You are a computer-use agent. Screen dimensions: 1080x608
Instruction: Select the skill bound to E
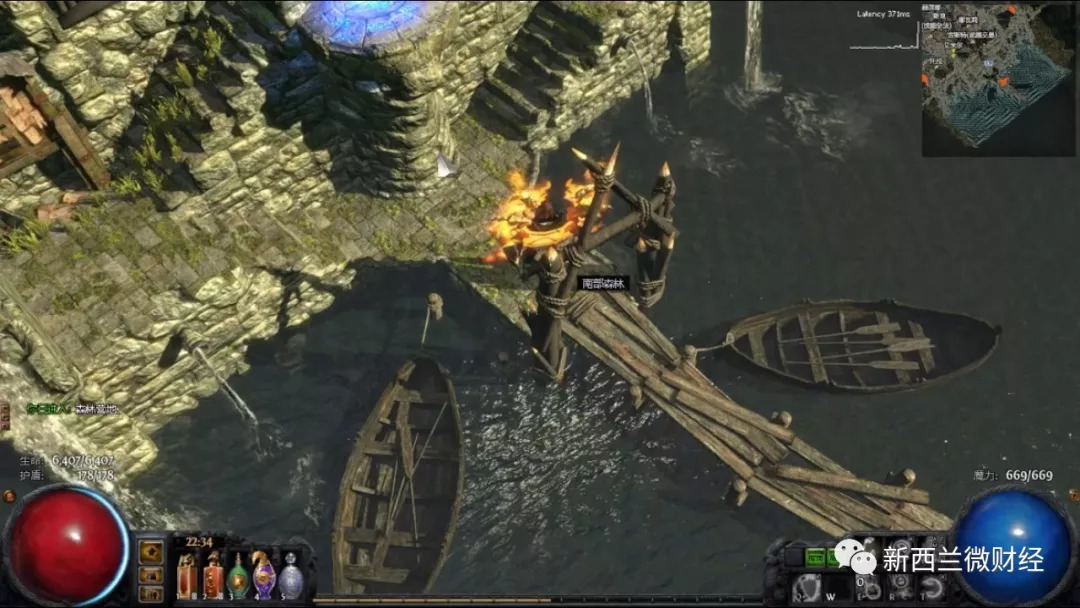coord(867,588)
